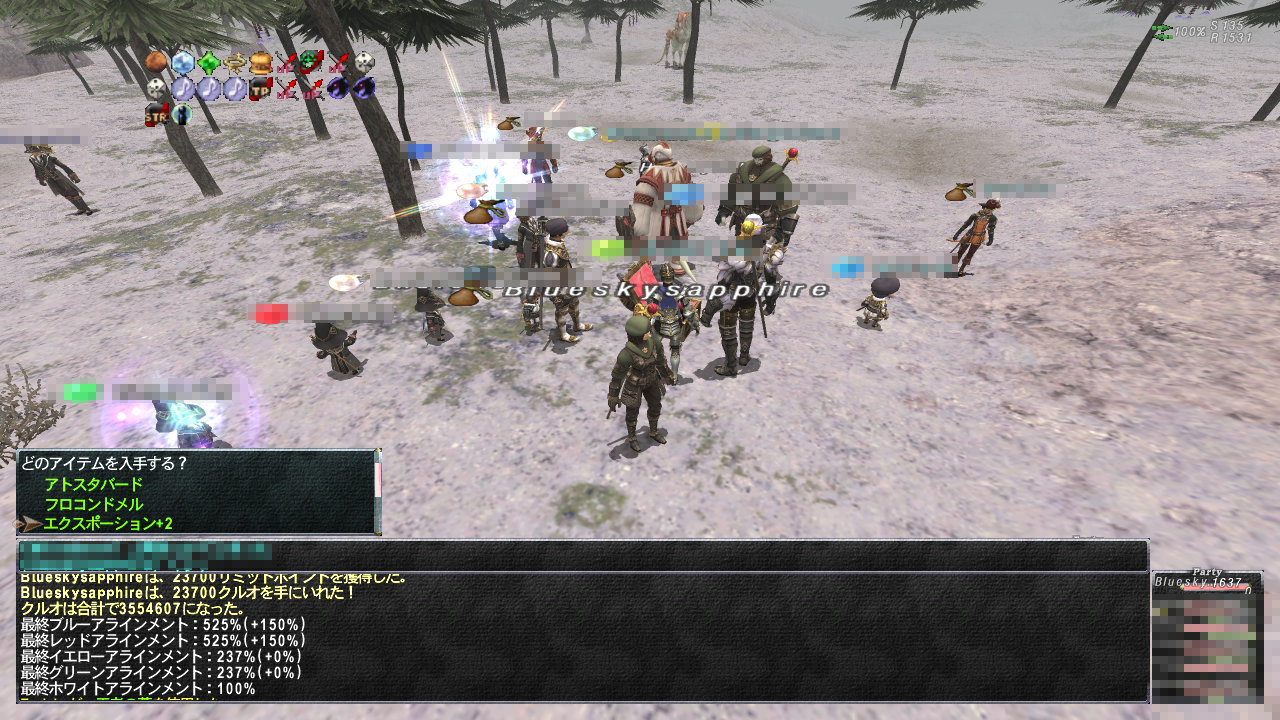Select the TP boost status icon

pos(260,89)
